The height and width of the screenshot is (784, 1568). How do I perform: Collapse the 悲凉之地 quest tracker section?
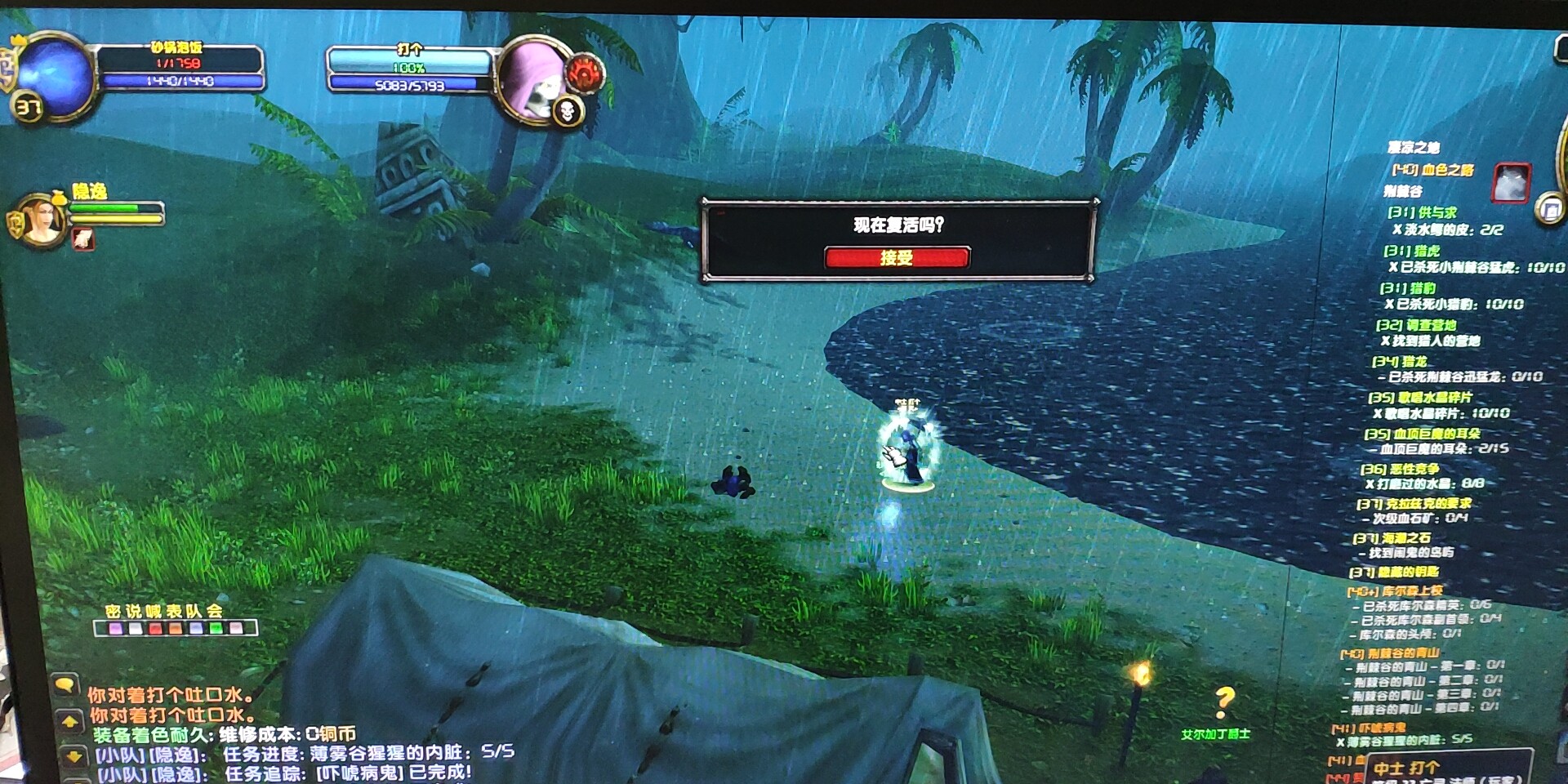[1412, 147]
